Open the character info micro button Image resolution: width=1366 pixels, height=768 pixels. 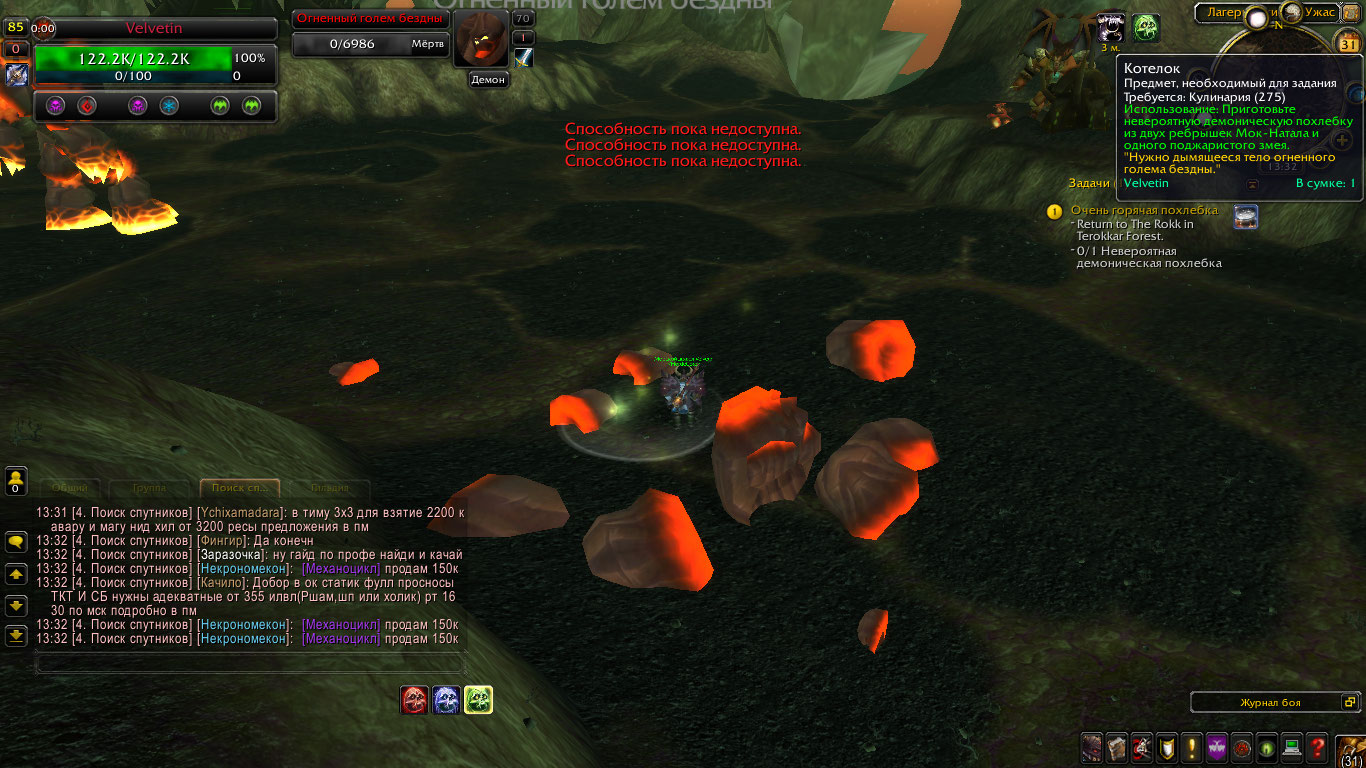[x=1092, y=746]
